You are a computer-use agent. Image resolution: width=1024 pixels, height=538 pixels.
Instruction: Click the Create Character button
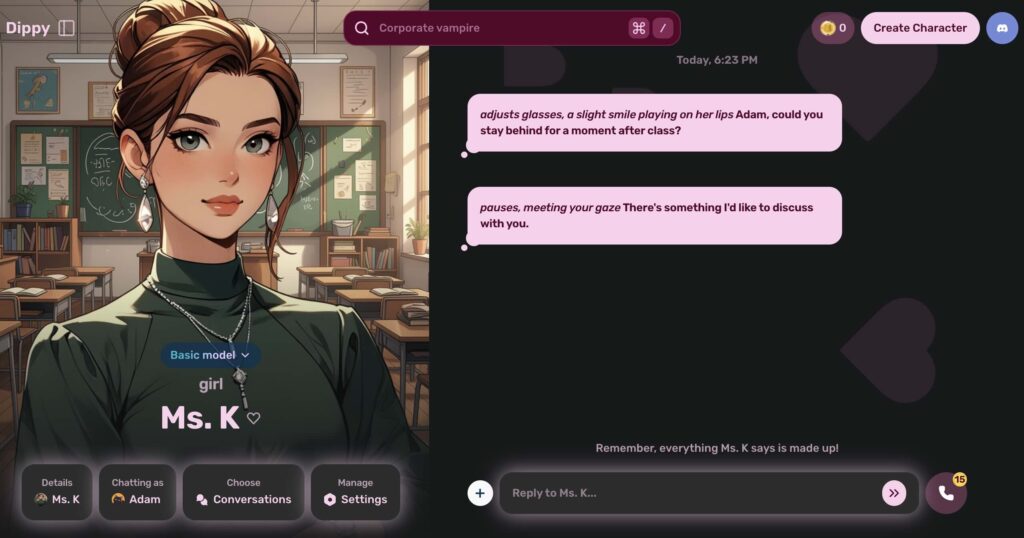click(x=920, y=28)
